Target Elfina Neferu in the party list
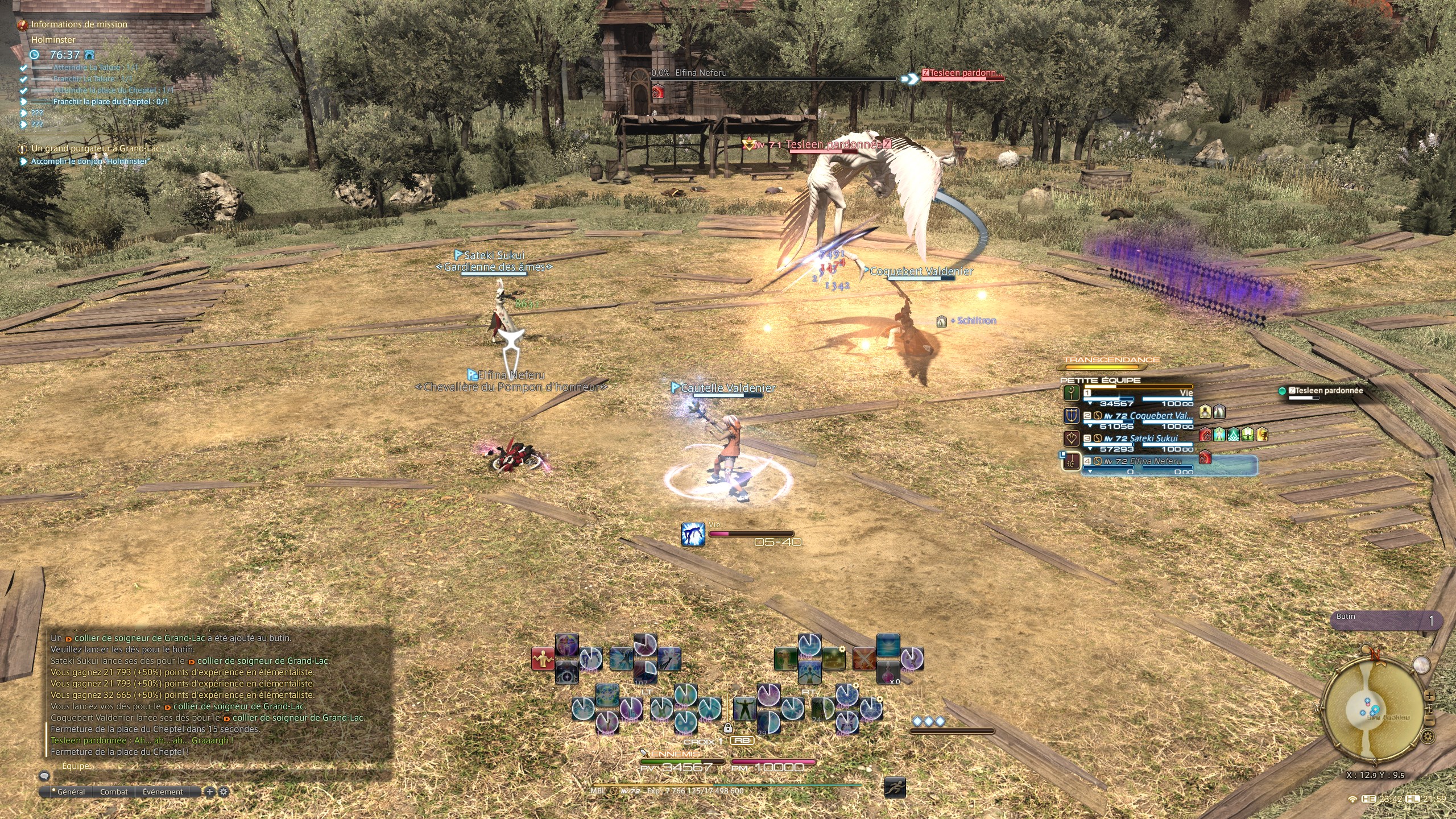Viewport: 1456px width, 819px height. click(1143, 462)
